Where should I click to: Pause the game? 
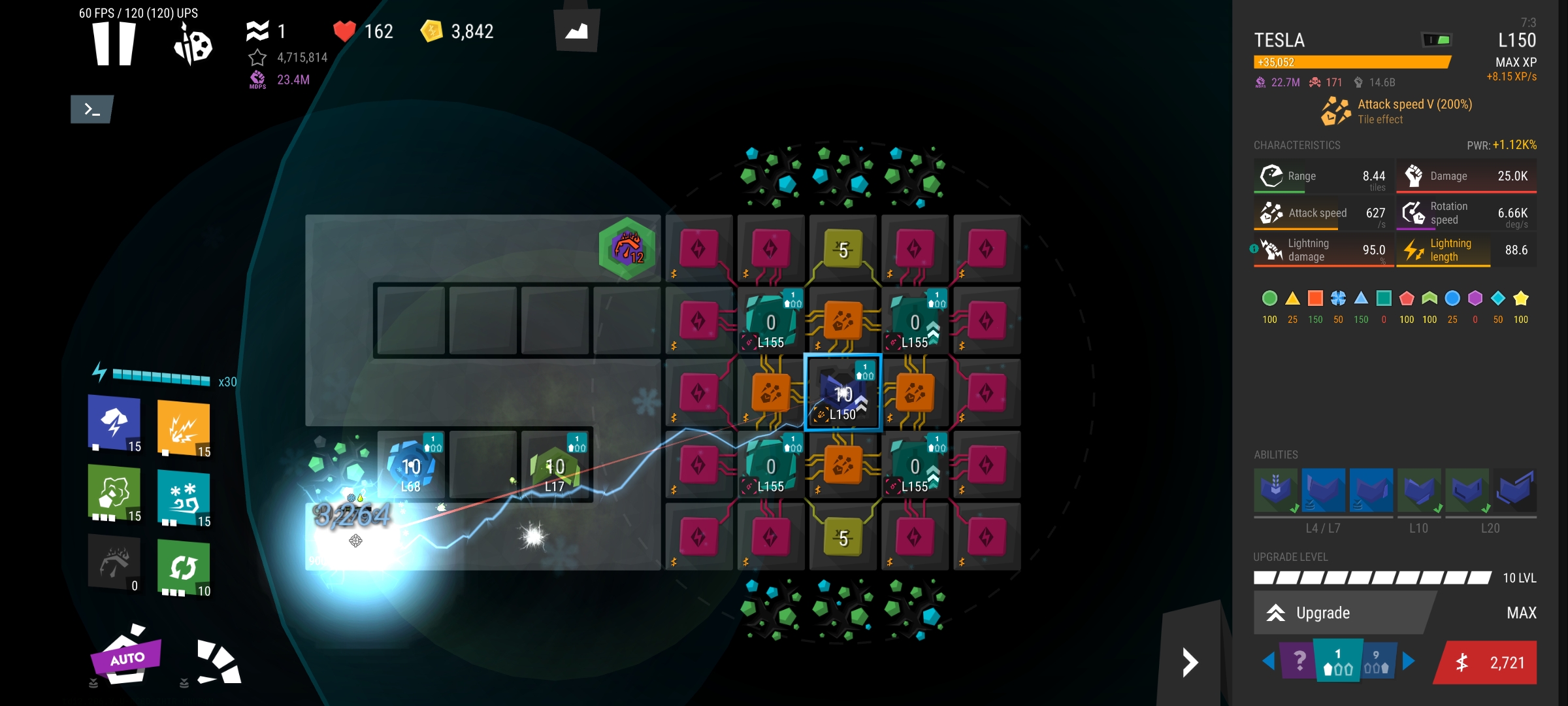[114, 43]
